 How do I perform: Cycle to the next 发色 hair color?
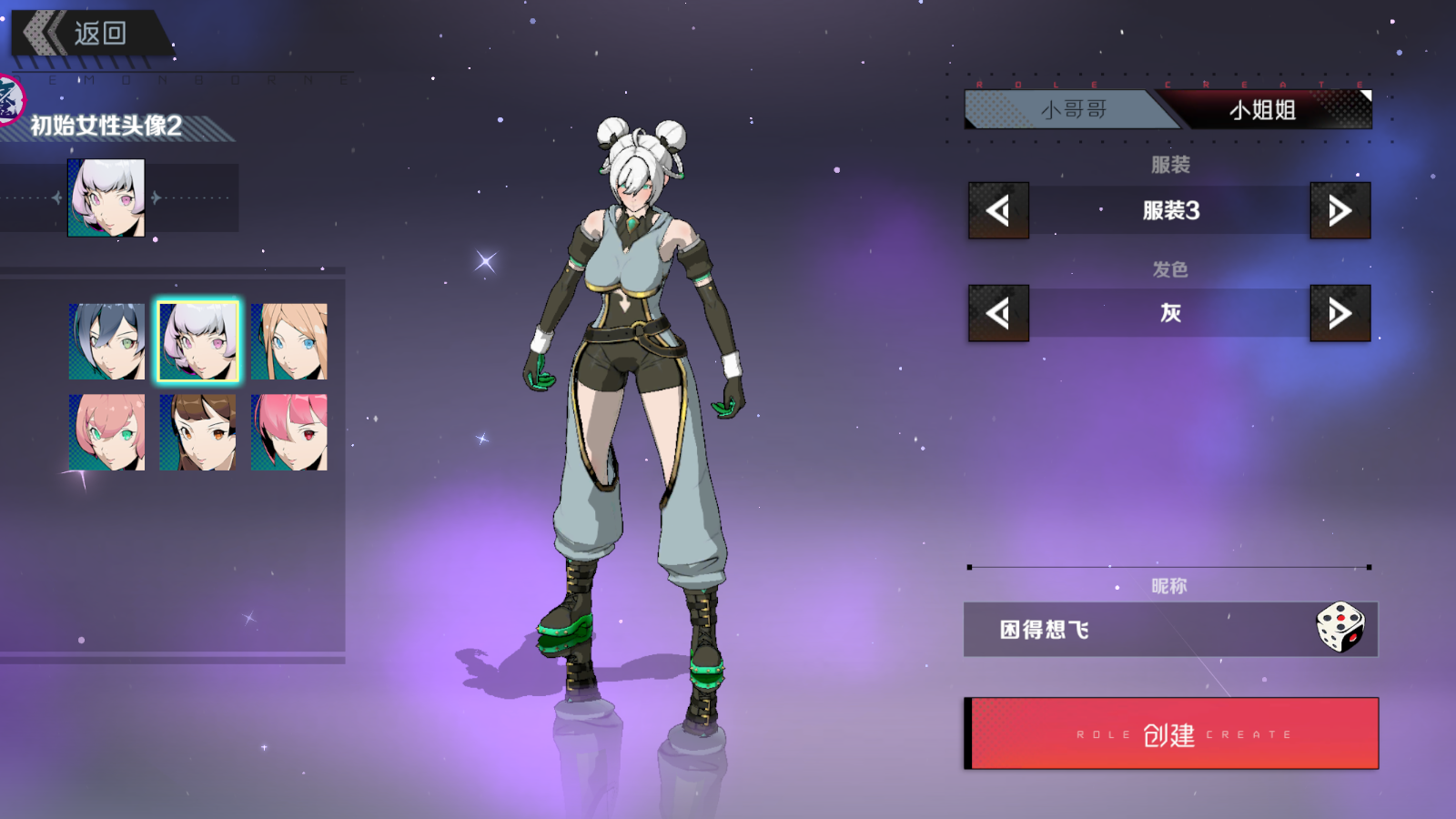[x=1340, y=313]
